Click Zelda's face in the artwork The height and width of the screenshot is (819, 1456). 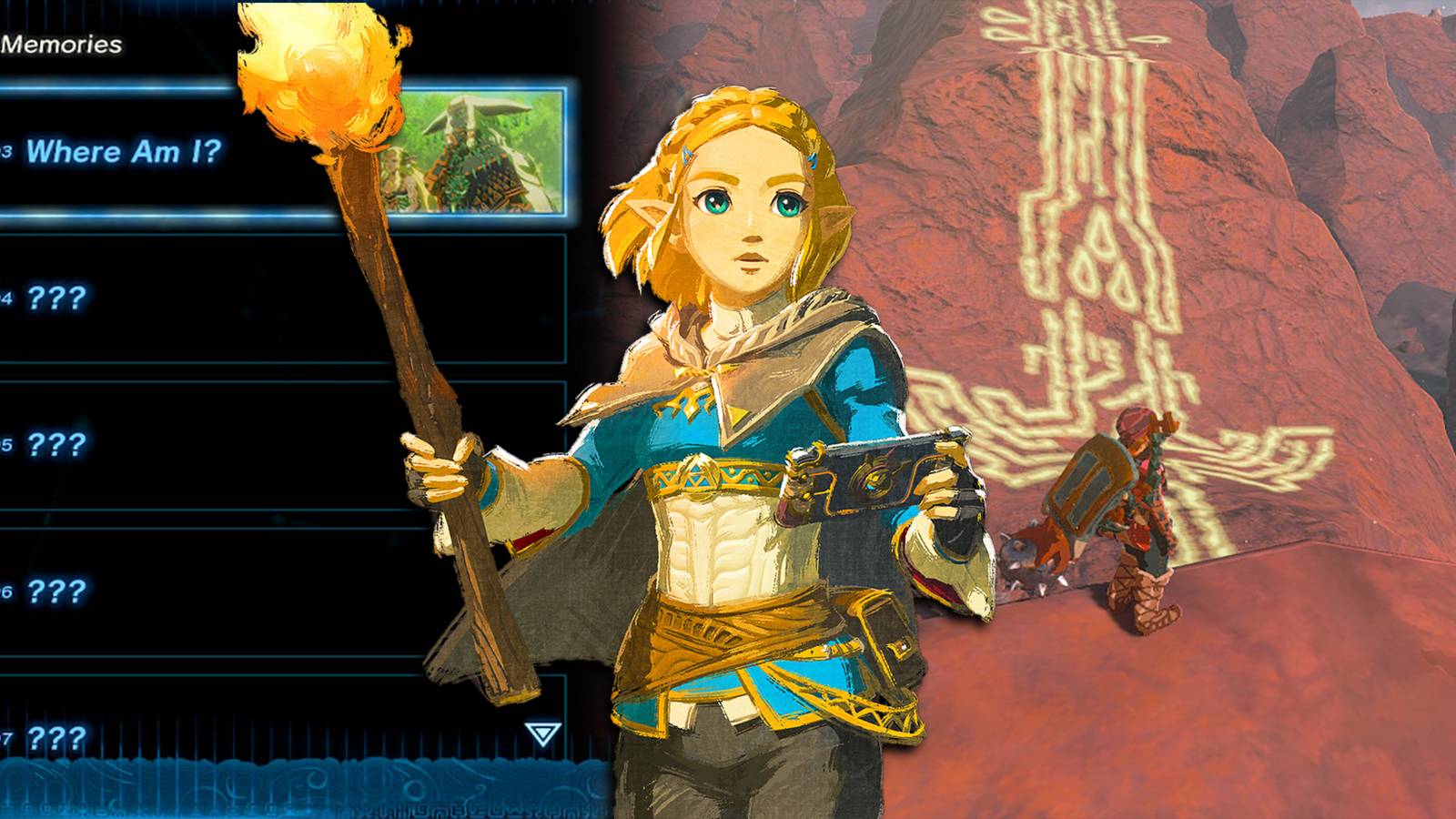[746, 227]
